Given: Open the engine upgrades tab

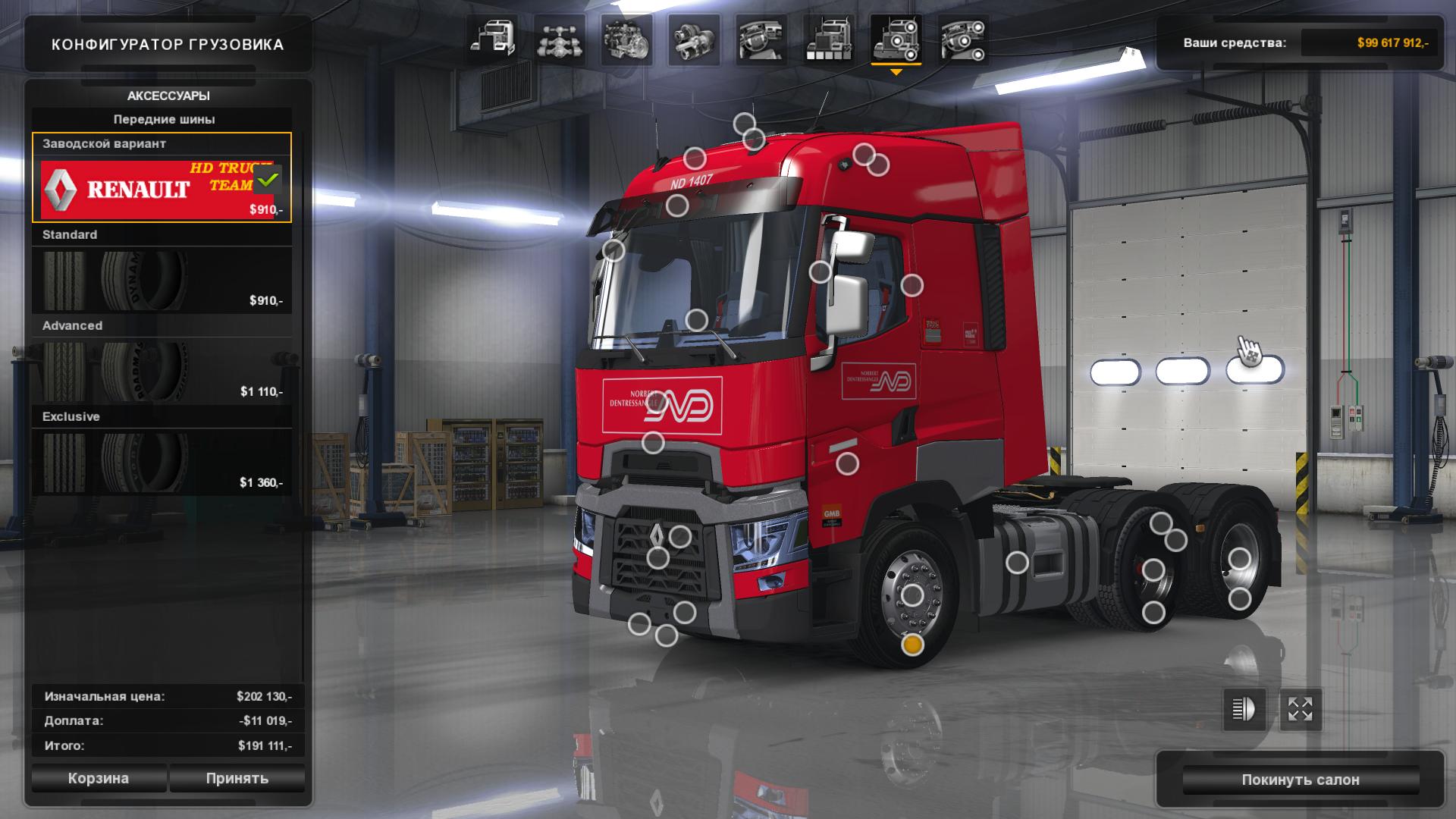Looking at the screenshot, I should [x=627, y=39].
